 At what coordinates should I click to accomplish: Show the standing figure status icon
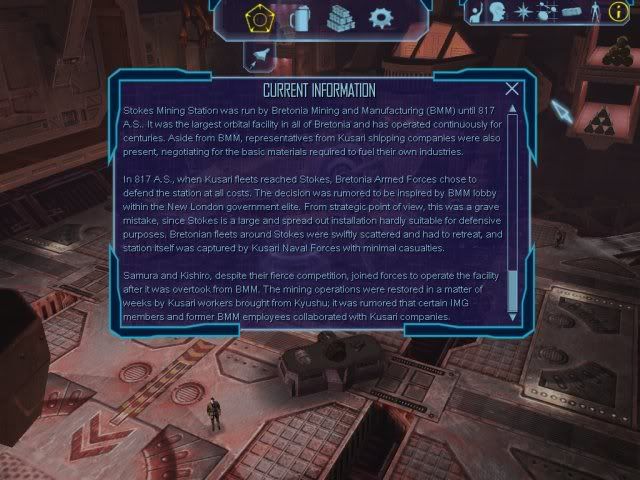point(596,12)
